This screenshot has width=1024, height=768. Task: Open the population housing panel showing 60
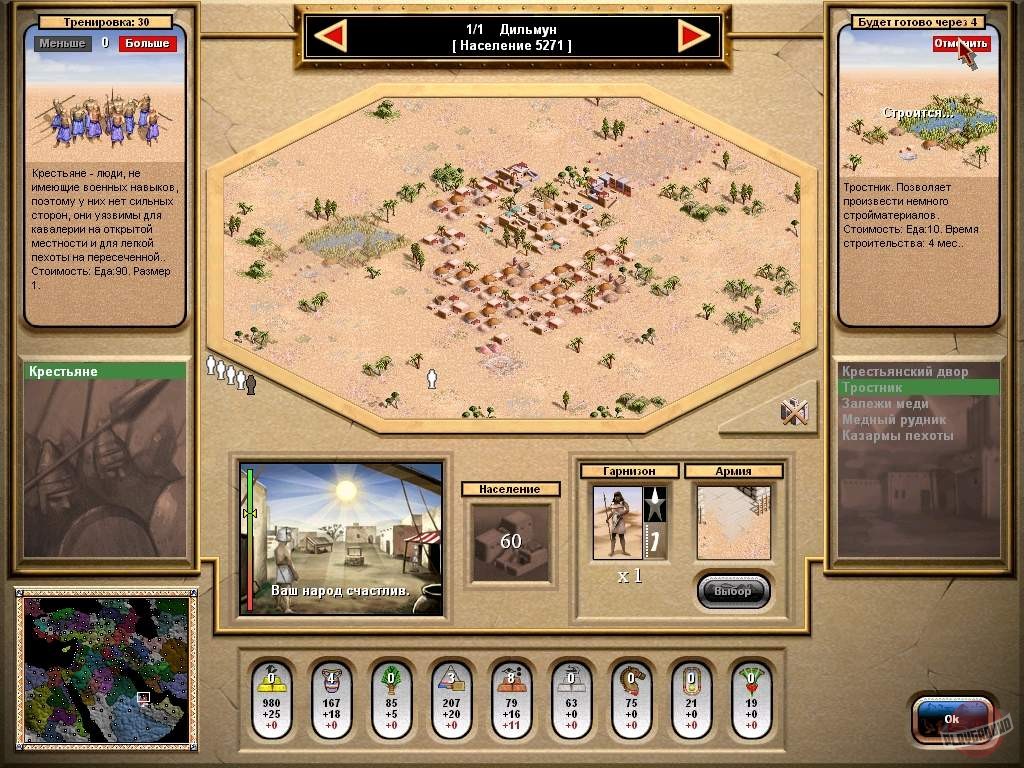pos(511,541)
